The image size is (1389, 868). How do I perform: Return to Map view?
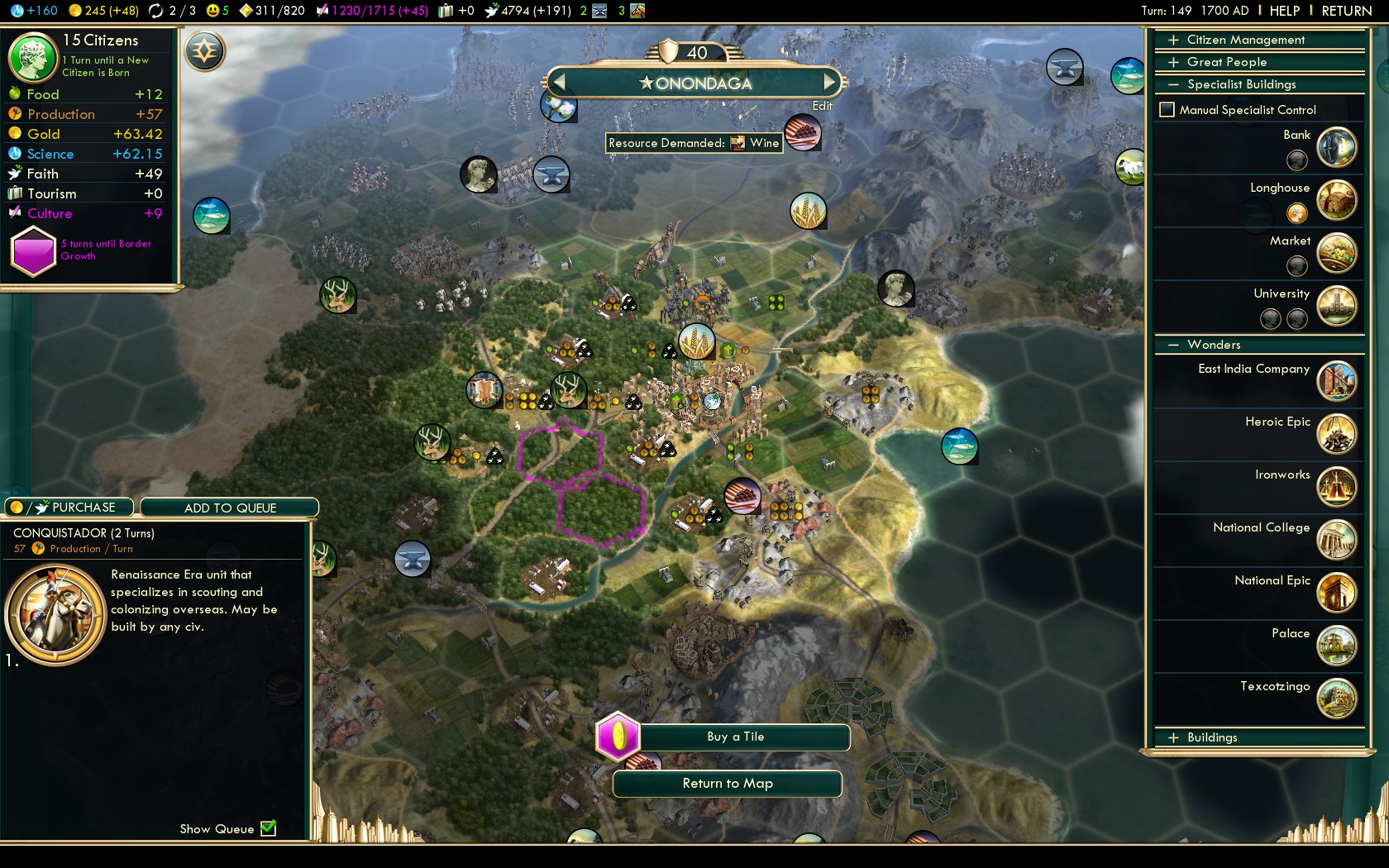[x=727, y=784]
